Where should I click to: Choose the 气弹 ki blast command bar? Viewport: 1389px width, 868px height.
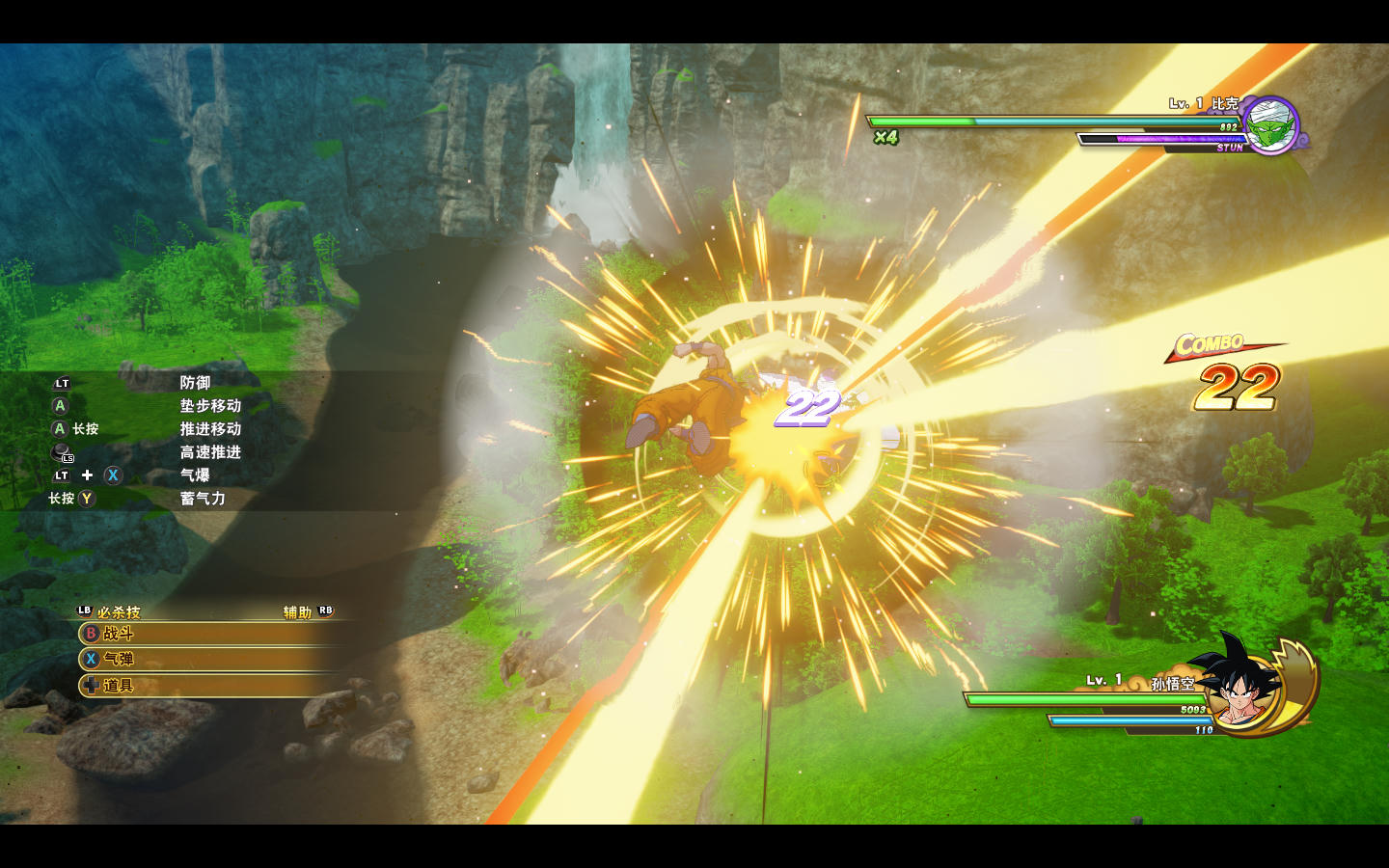207,660
